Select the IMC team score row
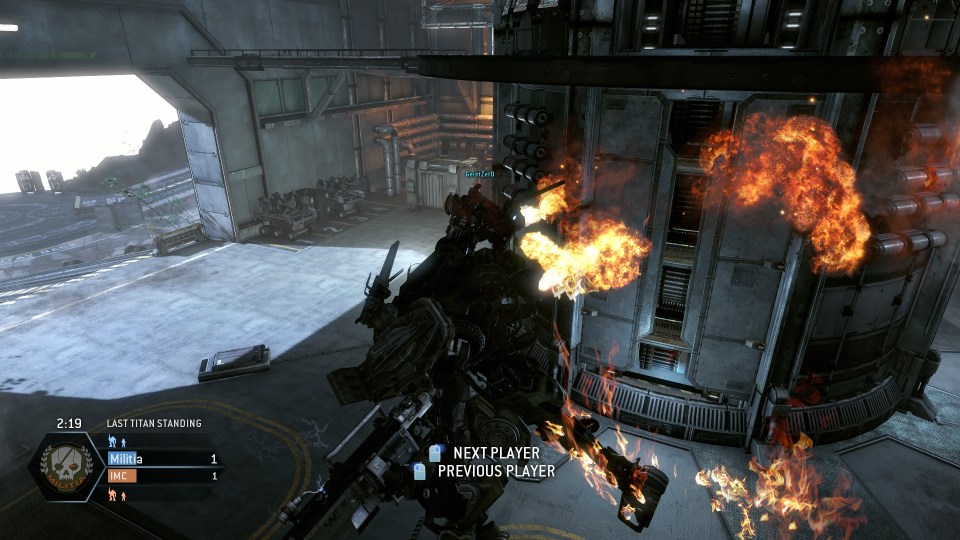The image size is (960, 540). [x=163, y=476]
